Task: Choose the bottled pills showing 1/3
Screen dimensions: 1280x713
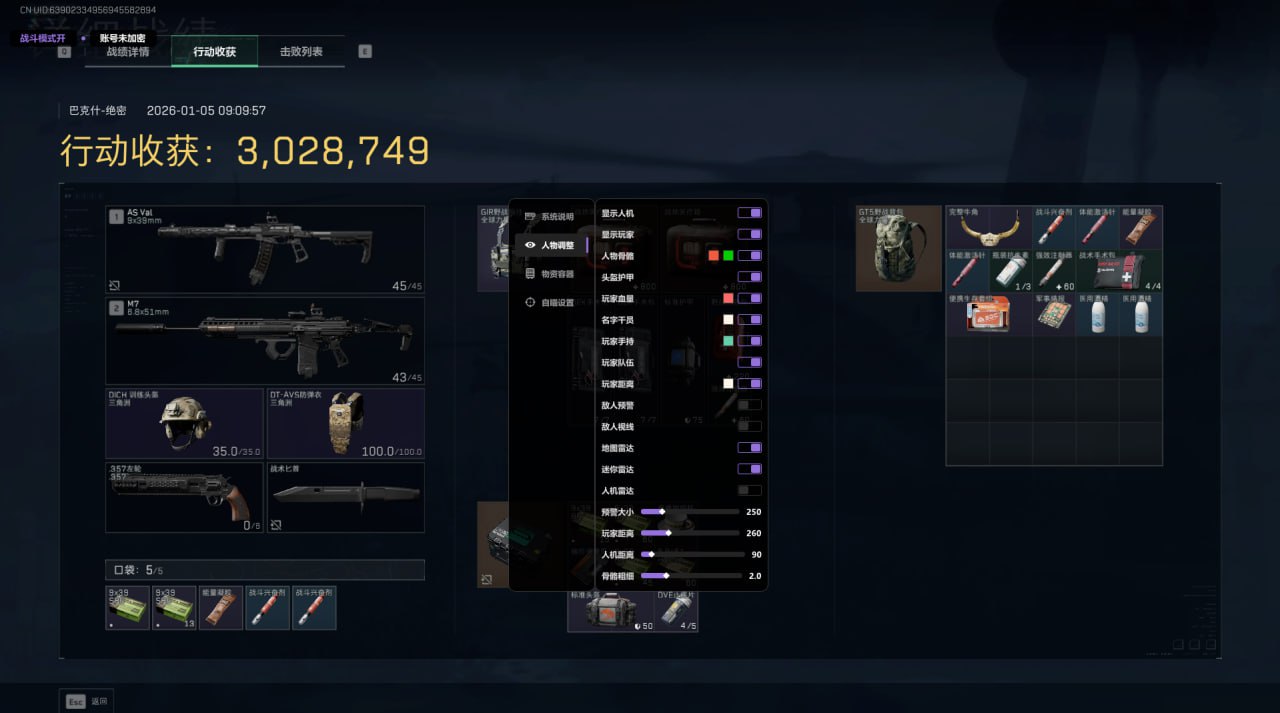Action: coord(1010,271)
